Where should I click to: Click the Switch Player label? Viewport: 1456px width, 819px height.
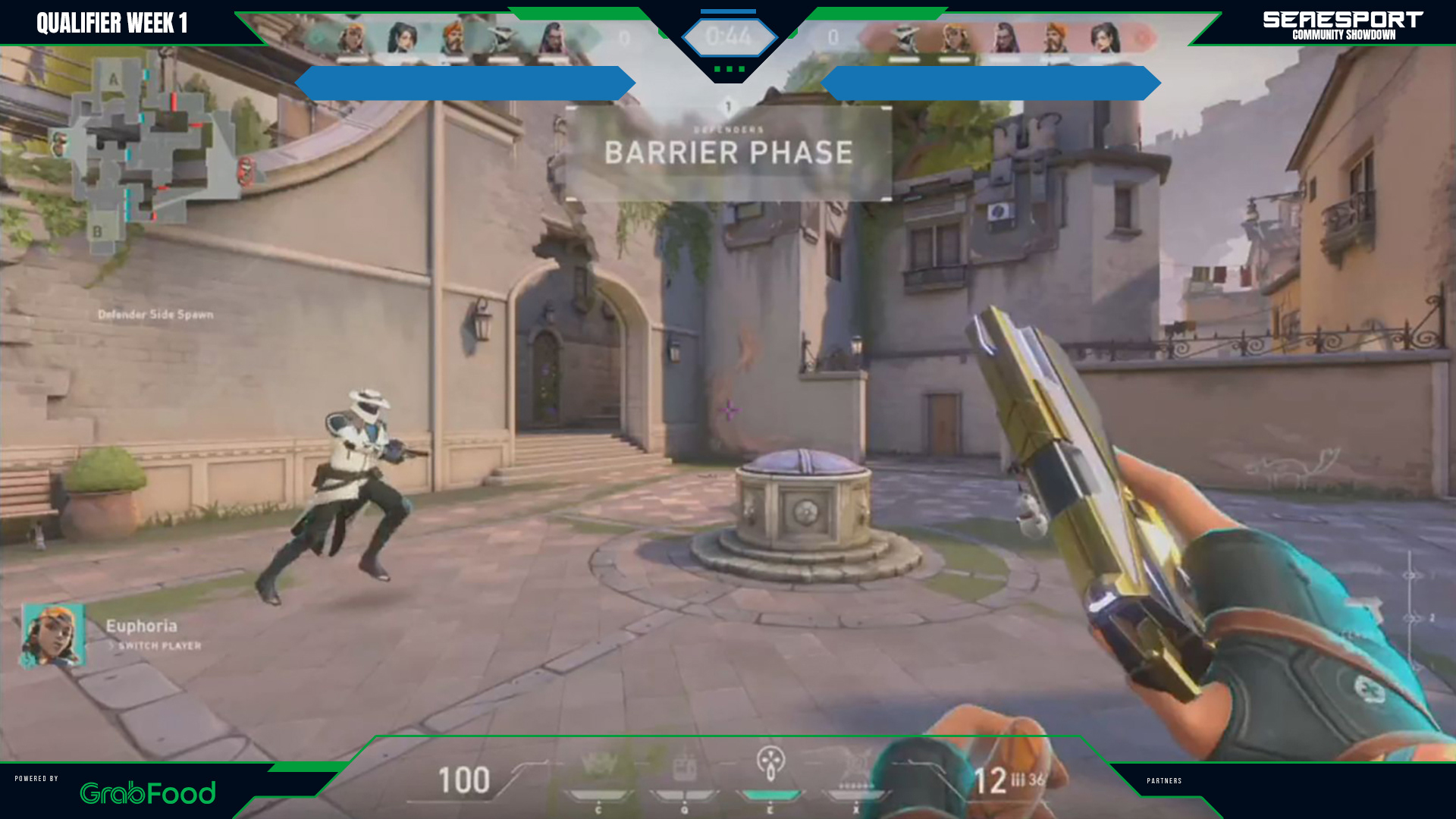(159, 646)
